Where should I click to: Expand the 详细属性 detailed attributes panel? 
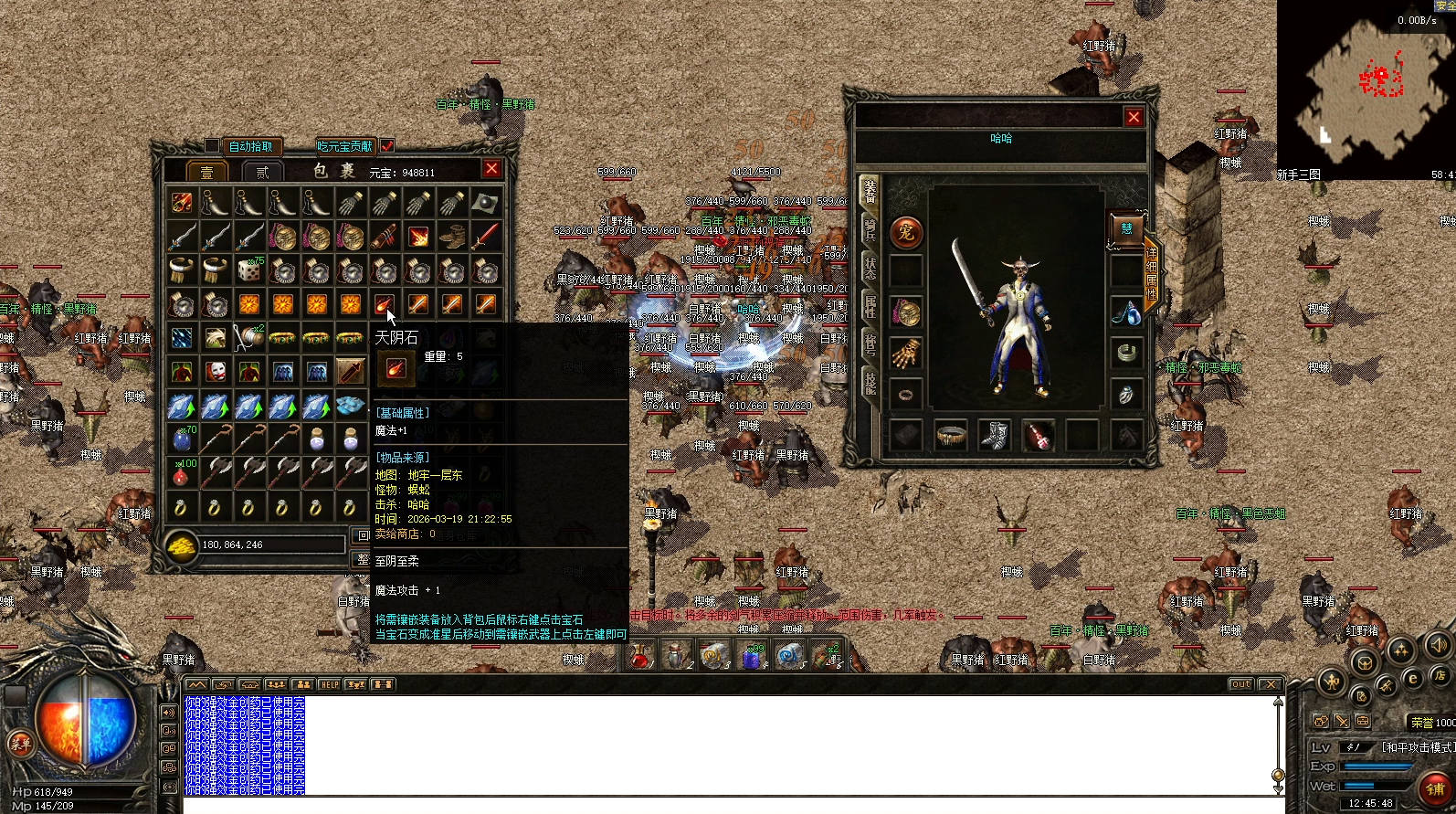tap(1152, 274)
